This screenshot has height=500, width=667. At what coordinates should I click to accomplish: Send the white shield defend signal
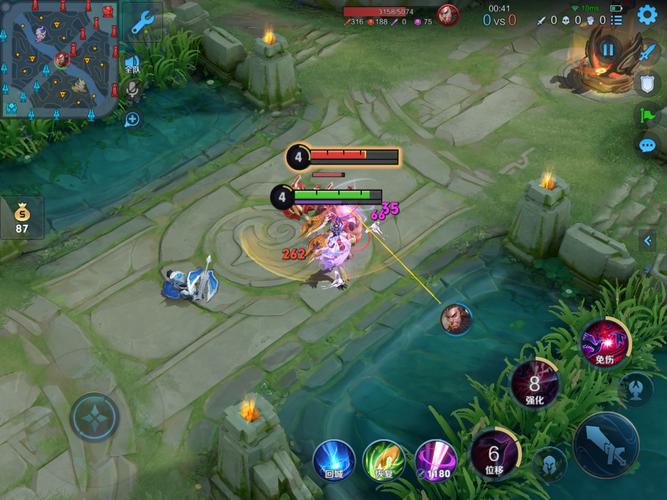click(x=647, y=82)
